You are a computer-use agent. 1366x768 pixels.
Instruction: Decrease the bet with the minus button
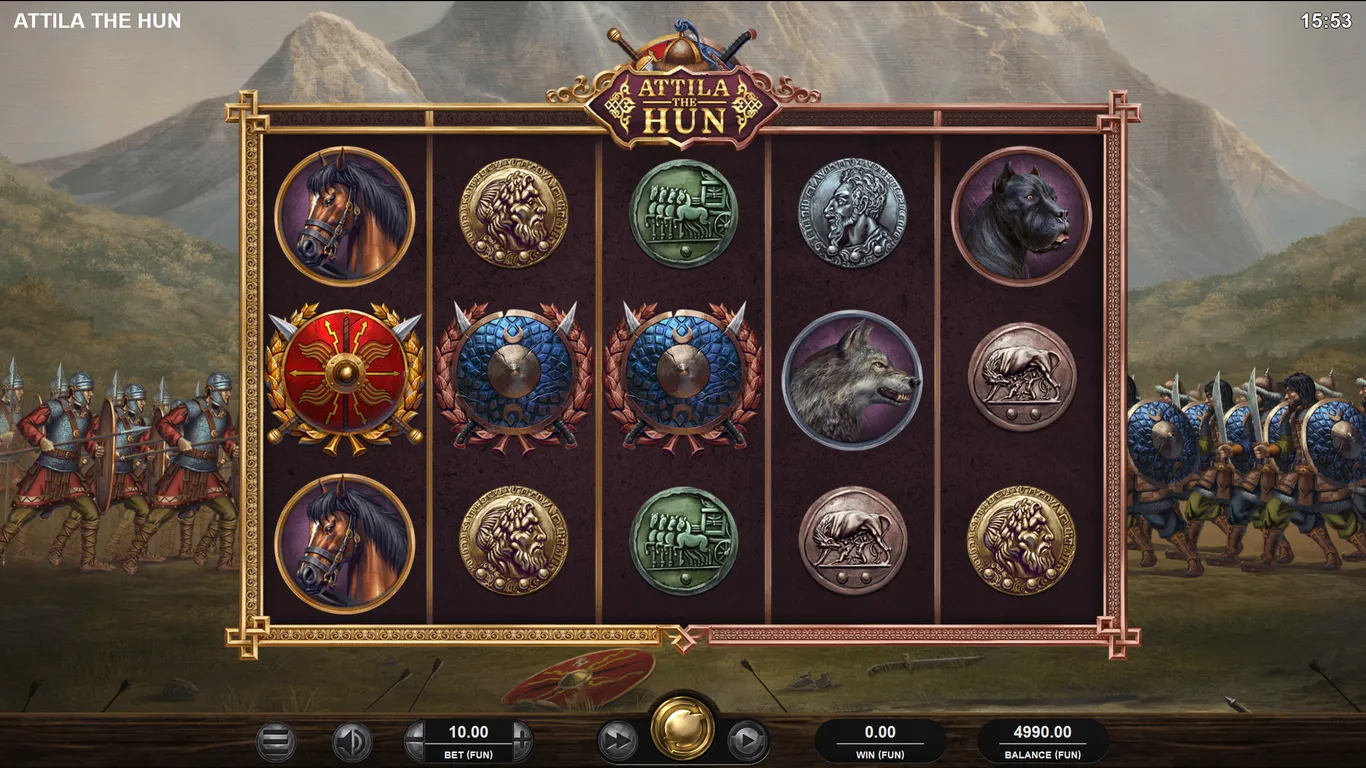coord(415,741)
